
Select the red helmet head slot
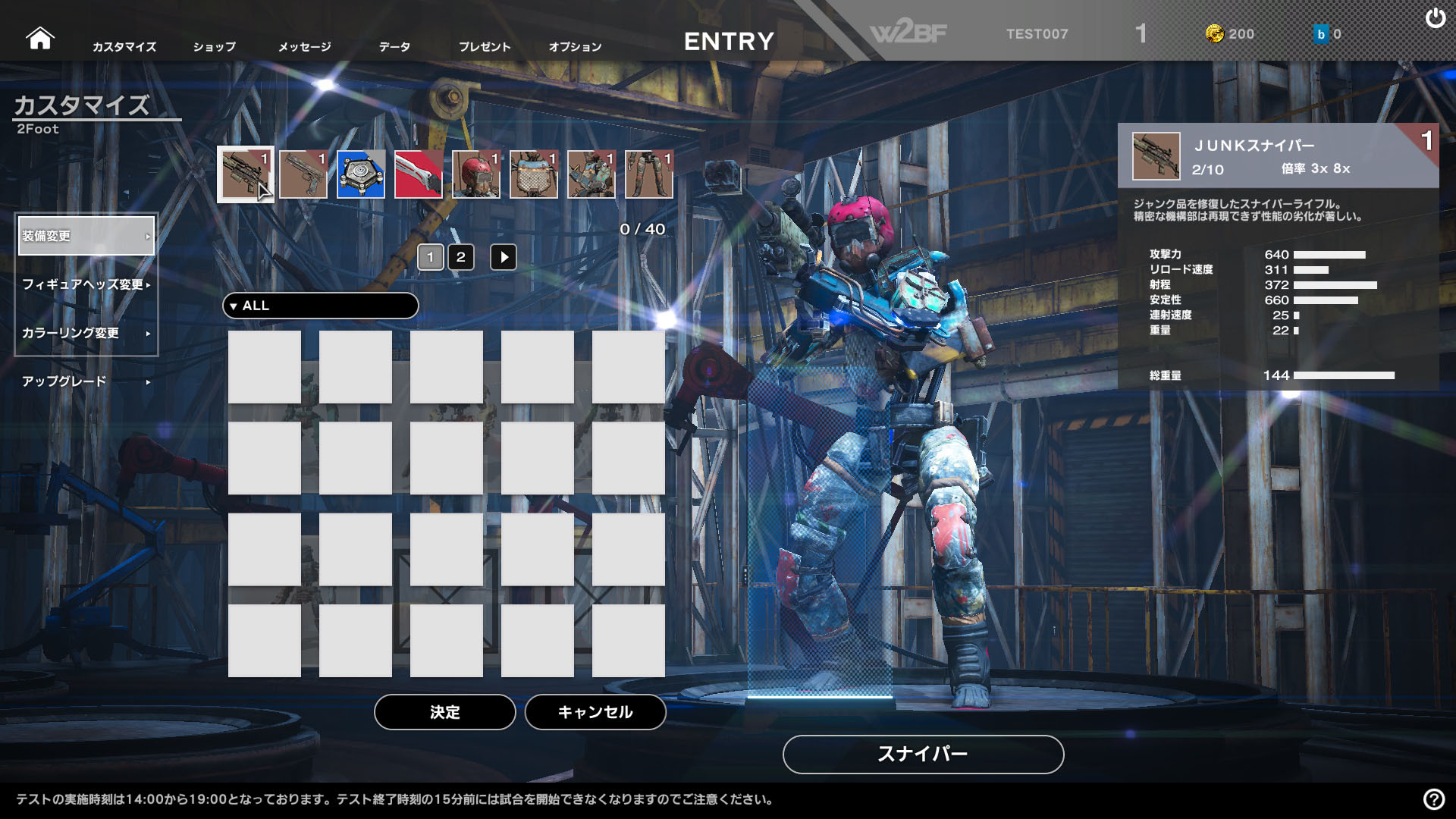[476, 174]
